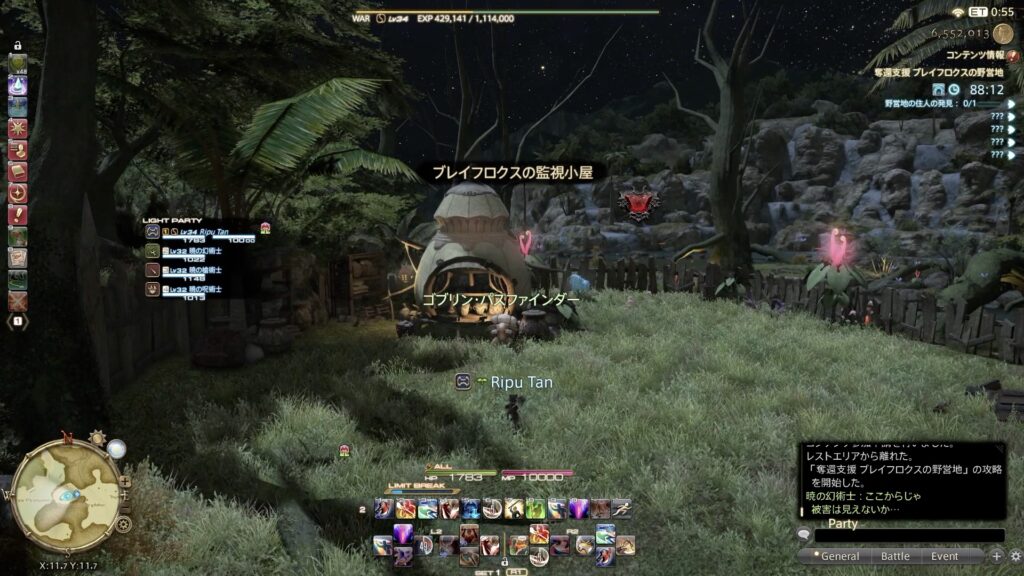The image size is (1024, 576).
Task: Click the crossed-out red X hotbar icon
Action: 18,301
